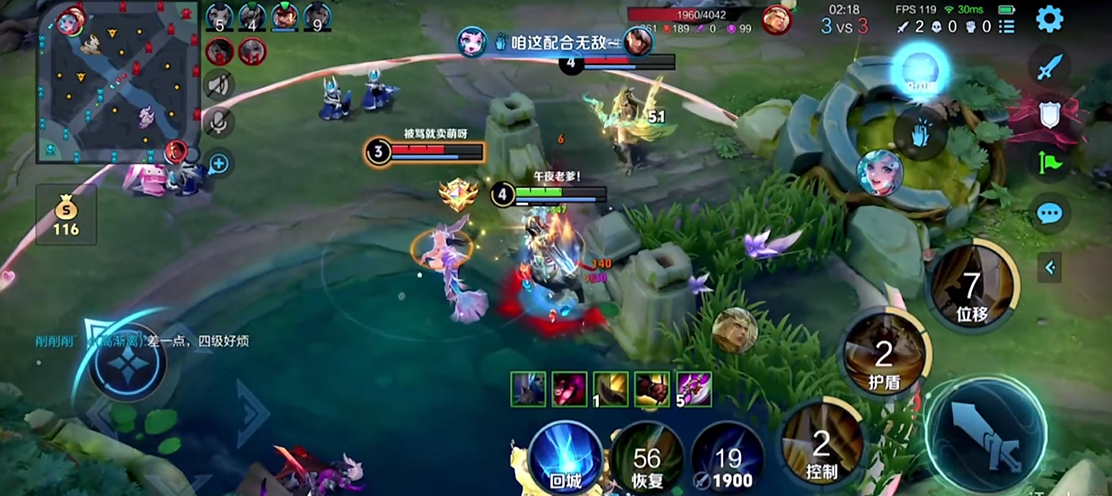Viewport: 1112px width, 496px height.
Task: Collapse the signal panel with the arrow
Action: [x=1049, y=267]
